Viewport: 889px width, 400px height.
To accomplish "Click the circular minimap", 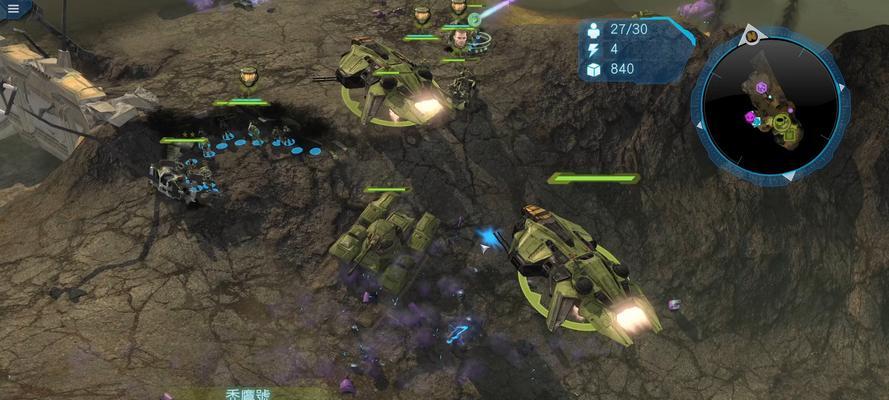I will click(x=770, y=104).
